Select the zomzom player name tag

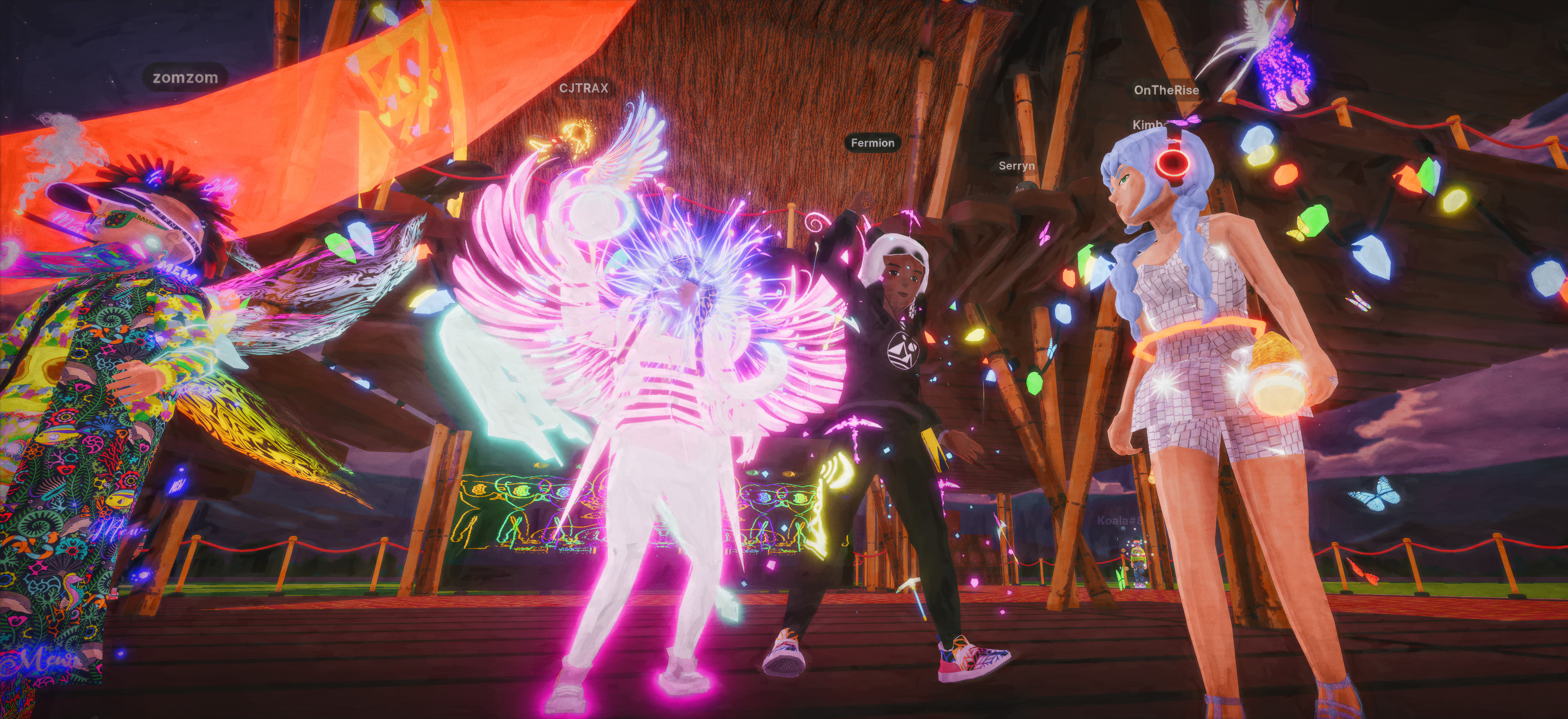pos(185,78)
